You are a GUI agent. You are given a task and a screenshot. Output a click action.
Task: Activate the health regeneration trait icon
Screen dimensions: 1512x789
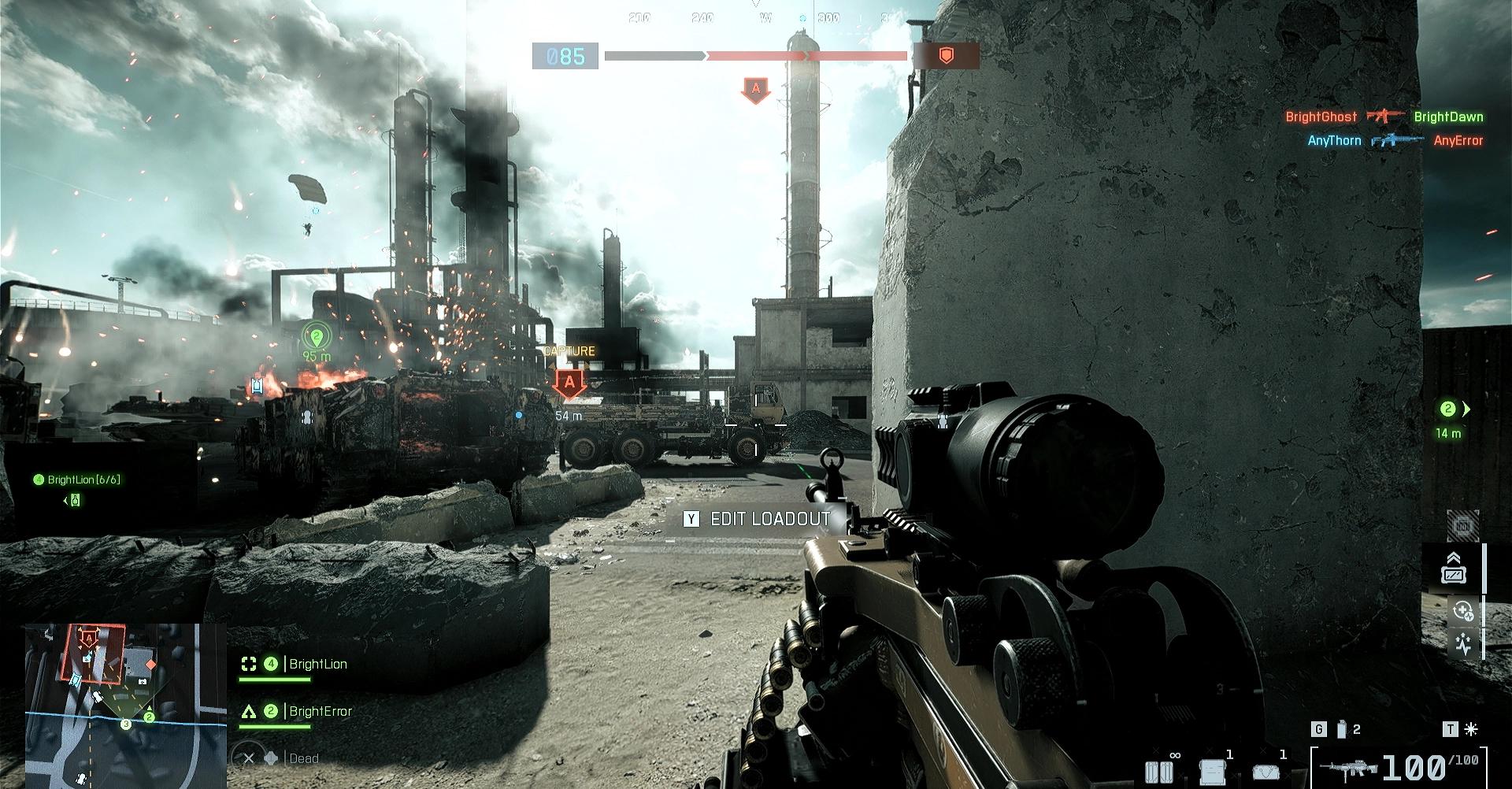click(1462, 611)
